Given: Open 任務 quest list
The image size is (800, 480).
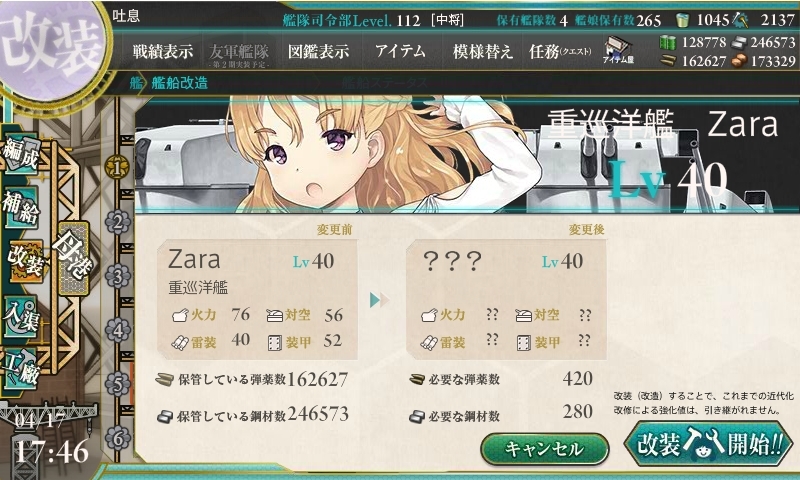Looking at the screenshot, I should pyautogui.click(x=561, y=52).
